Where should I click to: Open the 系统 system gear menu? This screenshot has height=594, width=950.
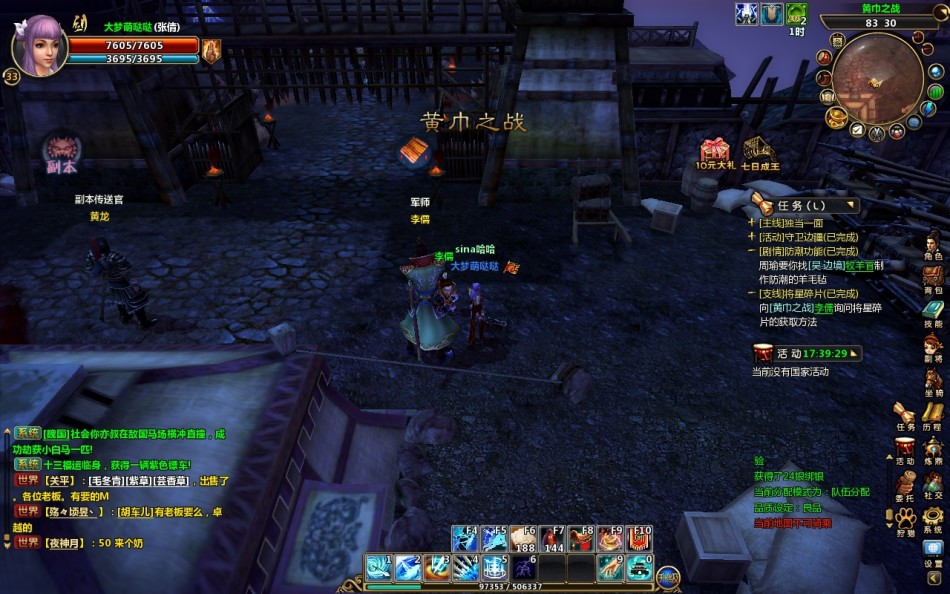pyautogui.click(x=932, y=516)
